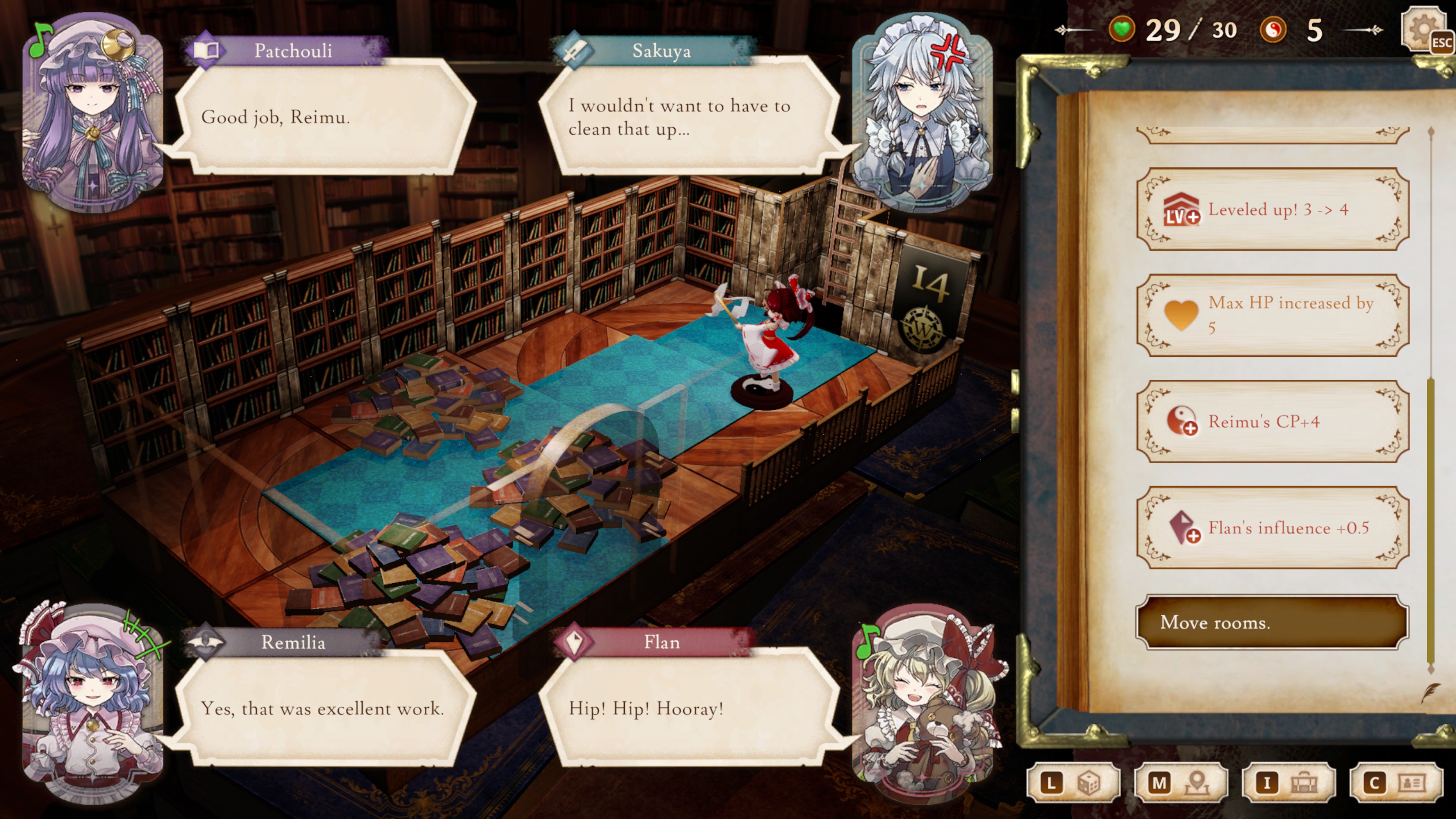
Task: Select the Leveled up 3 -> 4 entry
Action: coord(1272,210)
